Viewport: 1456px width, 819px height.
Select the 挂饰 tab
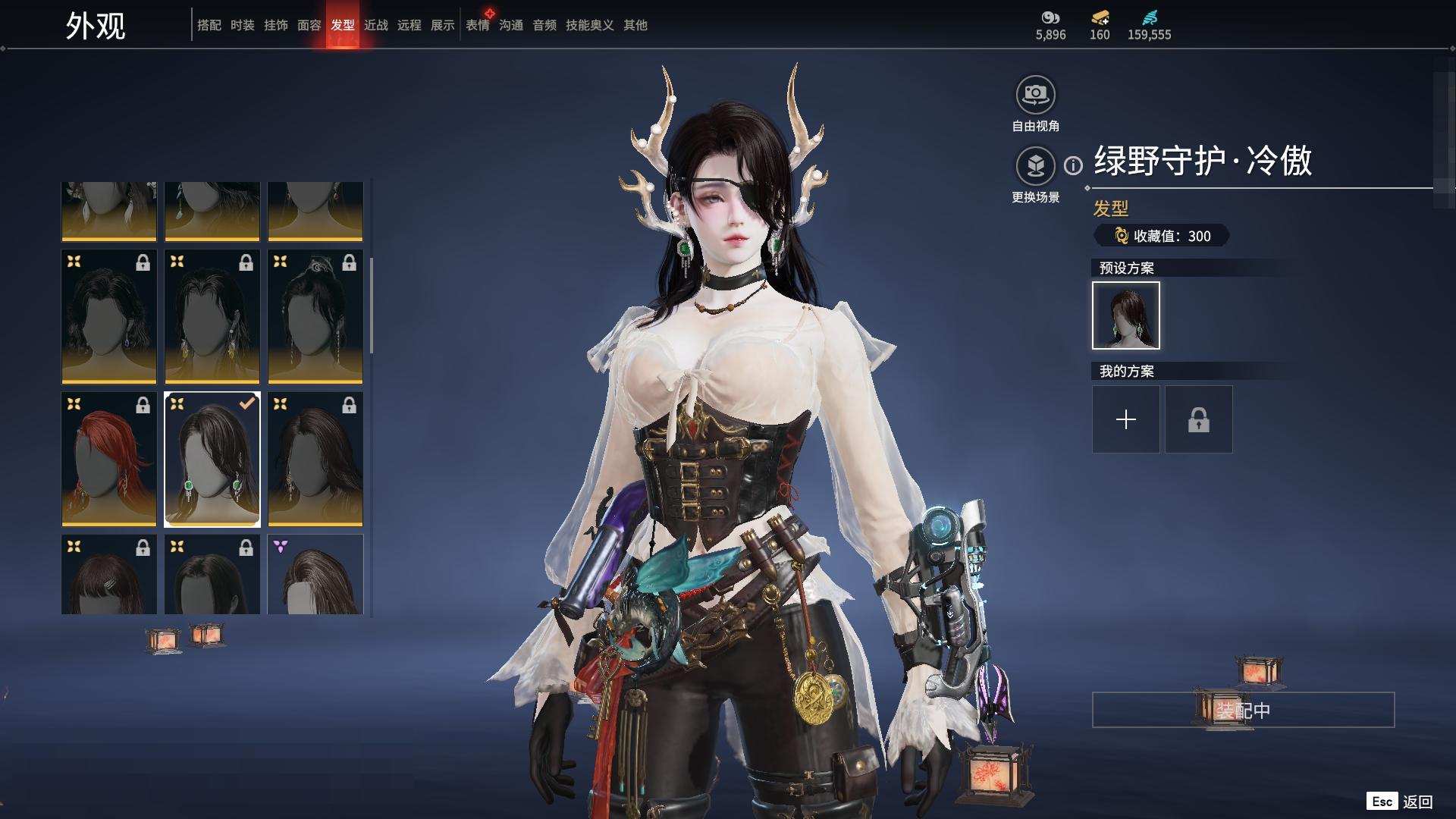pyautogui.click(x=275, y=25)
